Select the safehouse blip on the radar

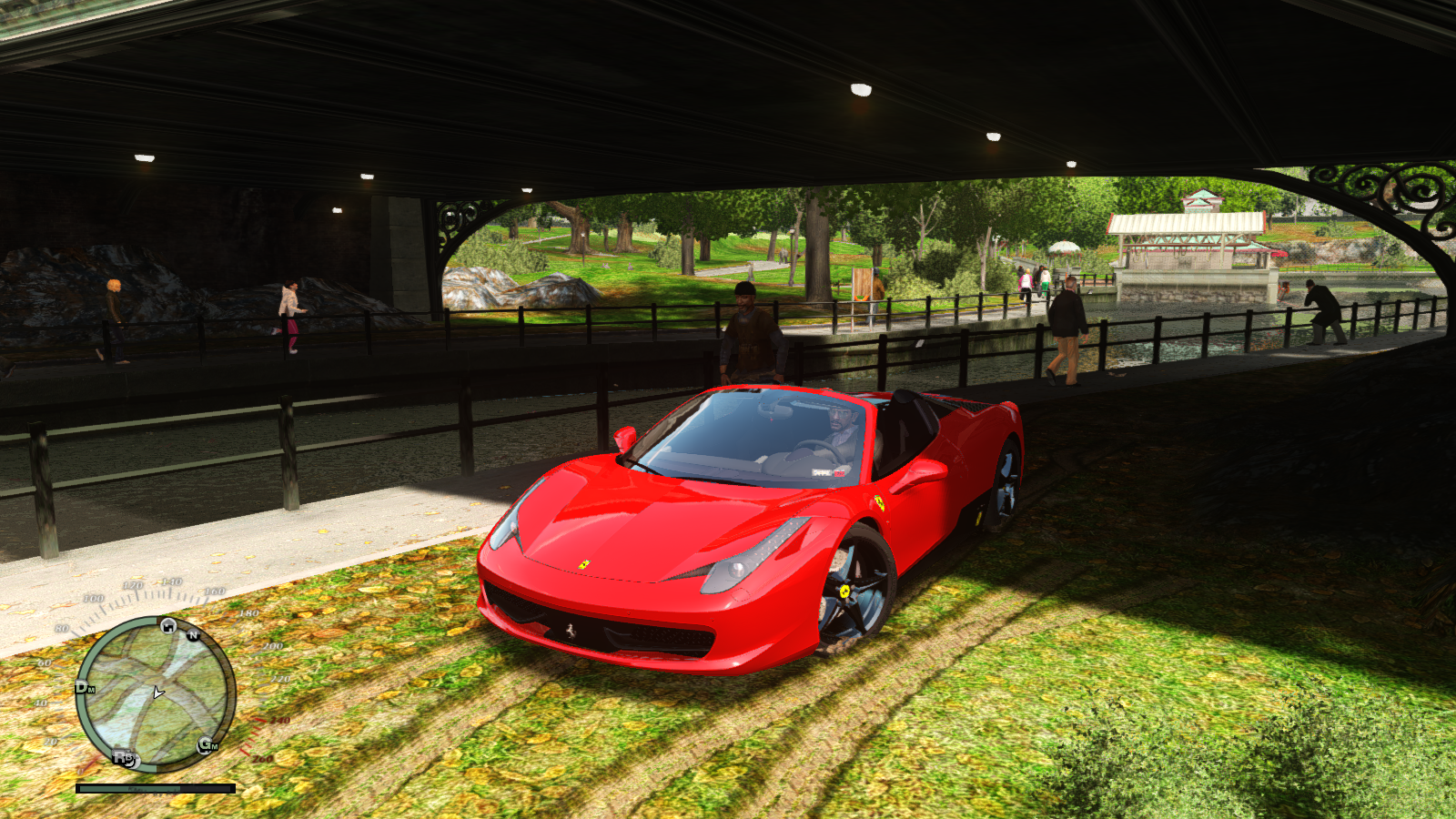[x=168, y=625]
